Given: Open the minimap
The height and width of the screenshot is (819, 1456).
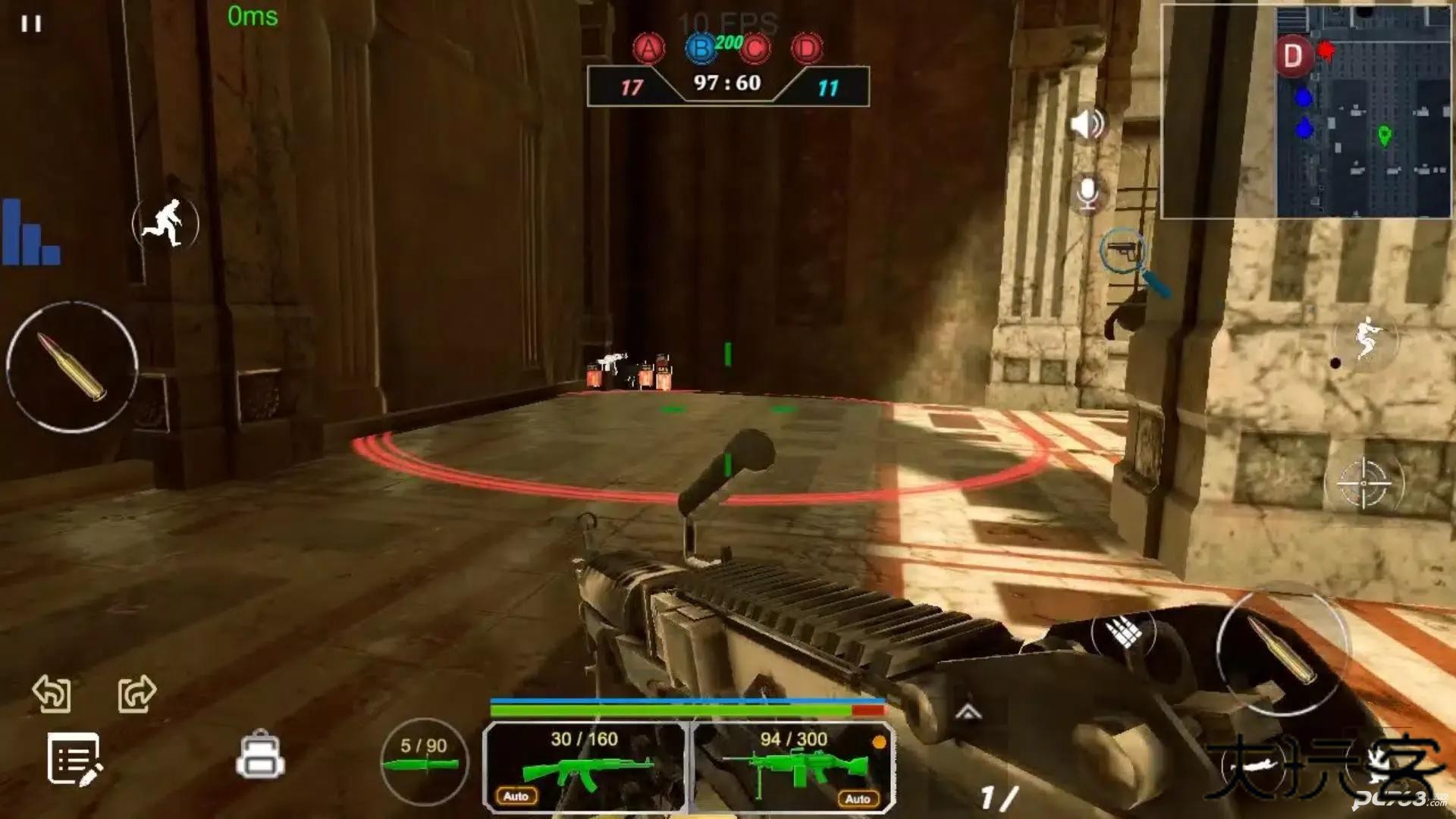Looking at the screenshot, I should point(1306,111).
